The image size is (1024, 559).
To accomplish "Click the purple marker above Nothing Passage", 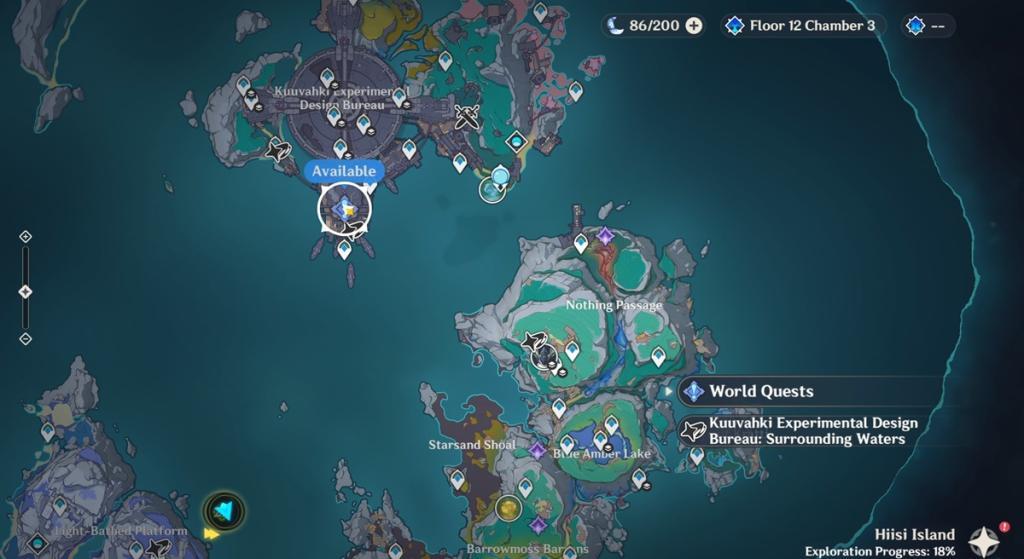I will pyautogui.click(x=605, y=236).
